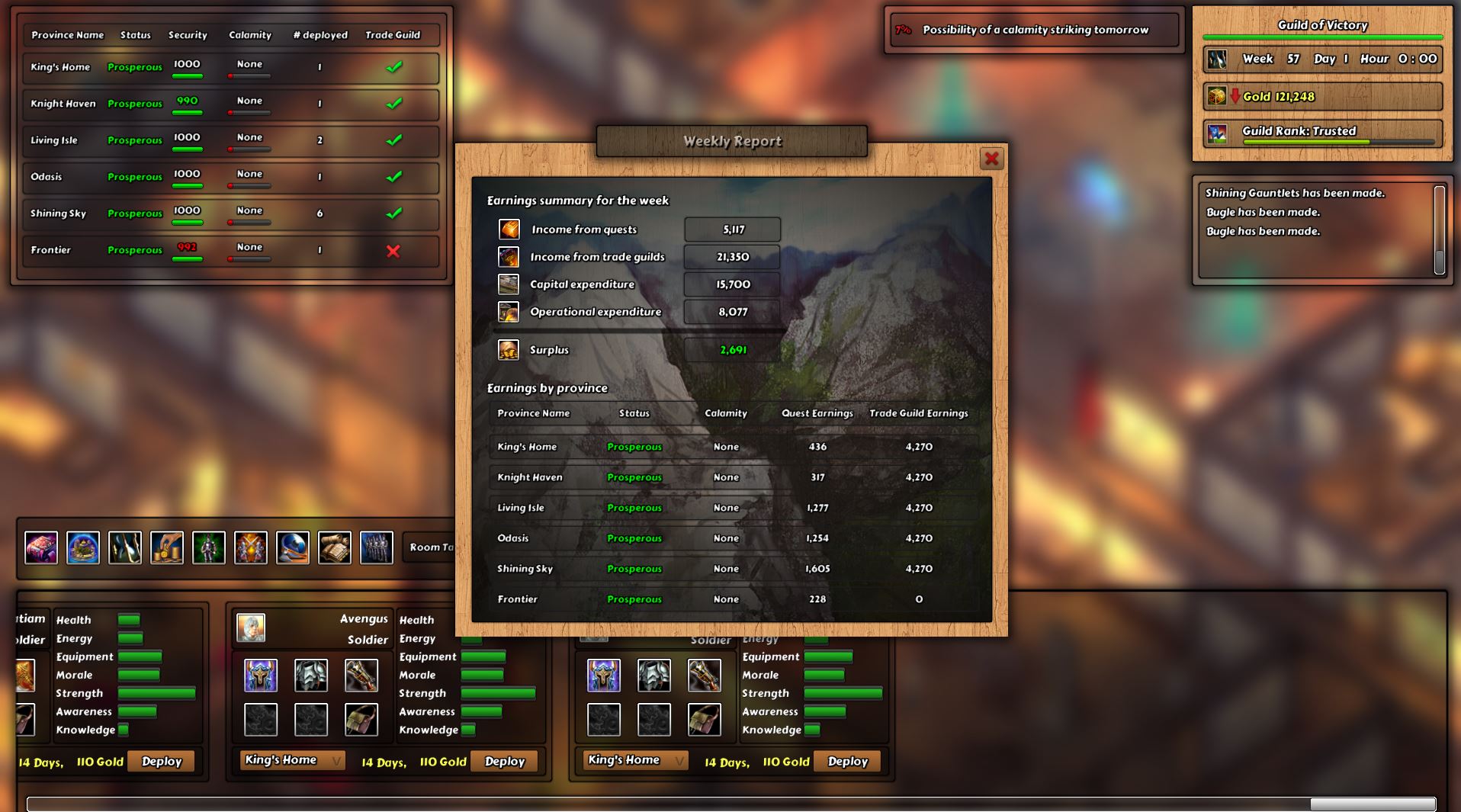Open the treasure chest icon in the bottom toolbar

click(41, 547)
